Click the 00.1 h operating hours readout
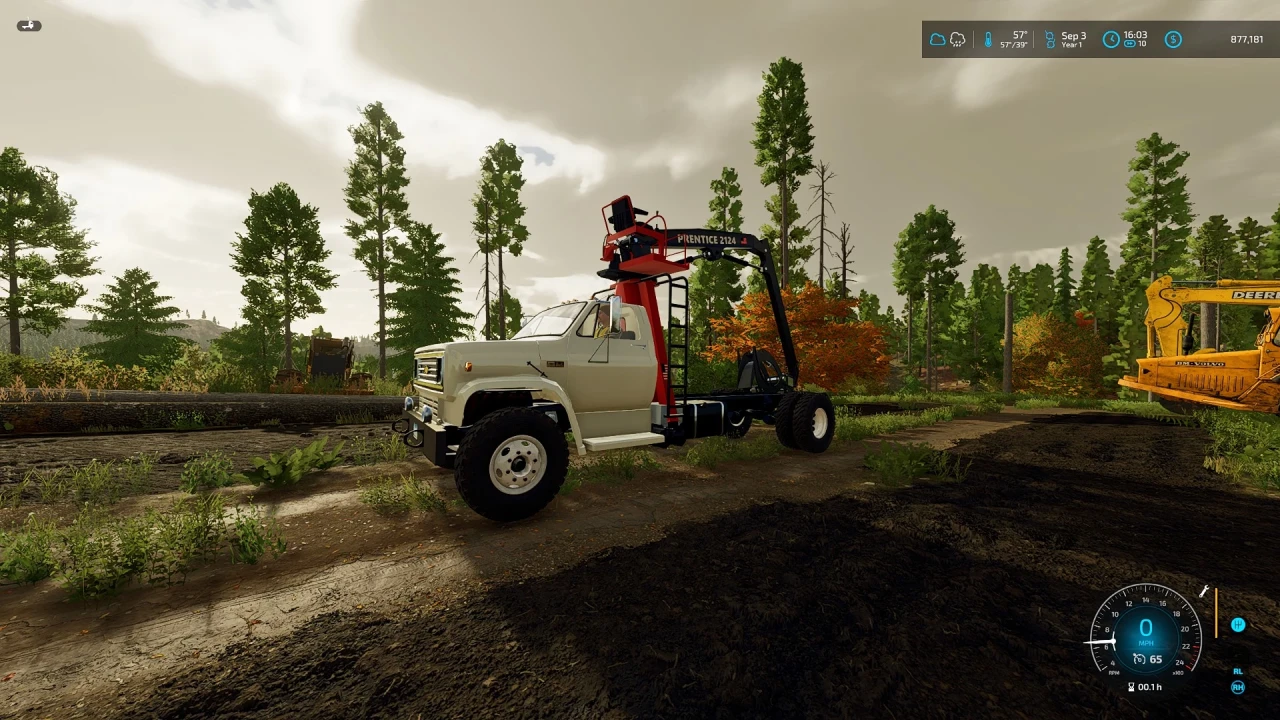 (x=1150, y=687)
